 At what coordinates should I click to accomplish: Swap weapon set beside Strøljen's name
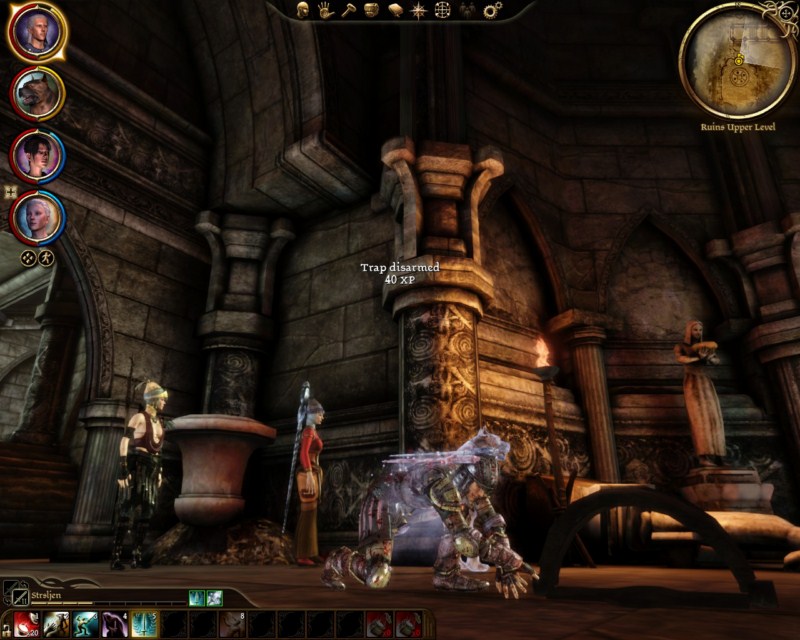point(16,594)
